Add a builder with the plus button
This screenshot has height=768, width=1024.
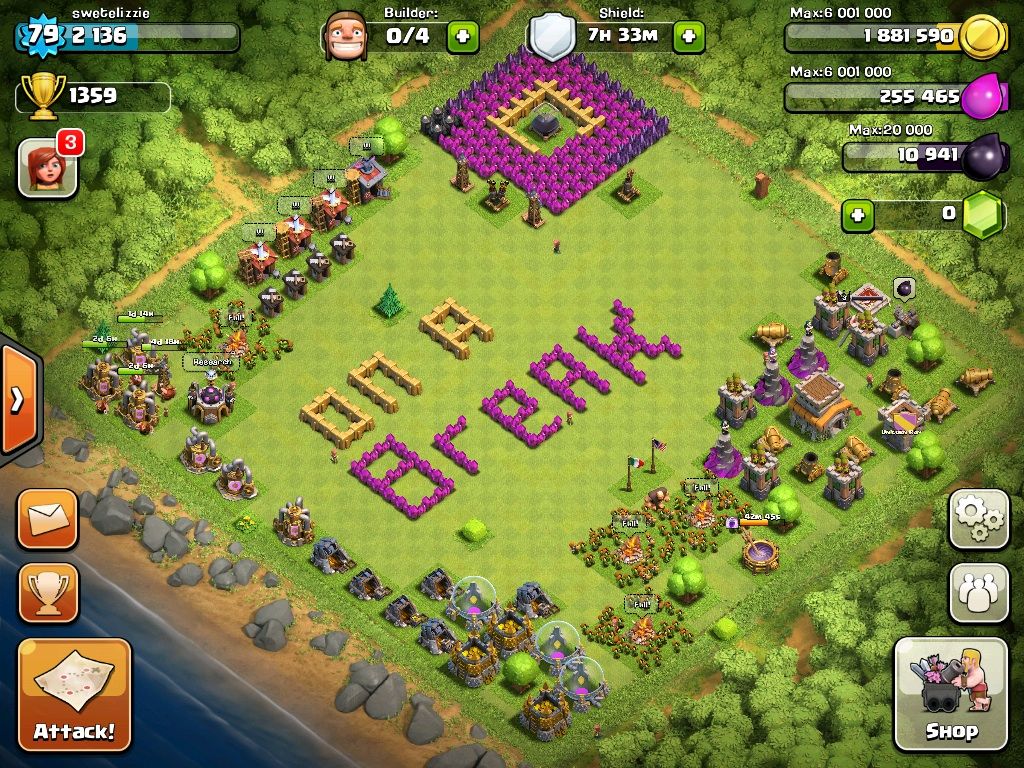[462, 37]
